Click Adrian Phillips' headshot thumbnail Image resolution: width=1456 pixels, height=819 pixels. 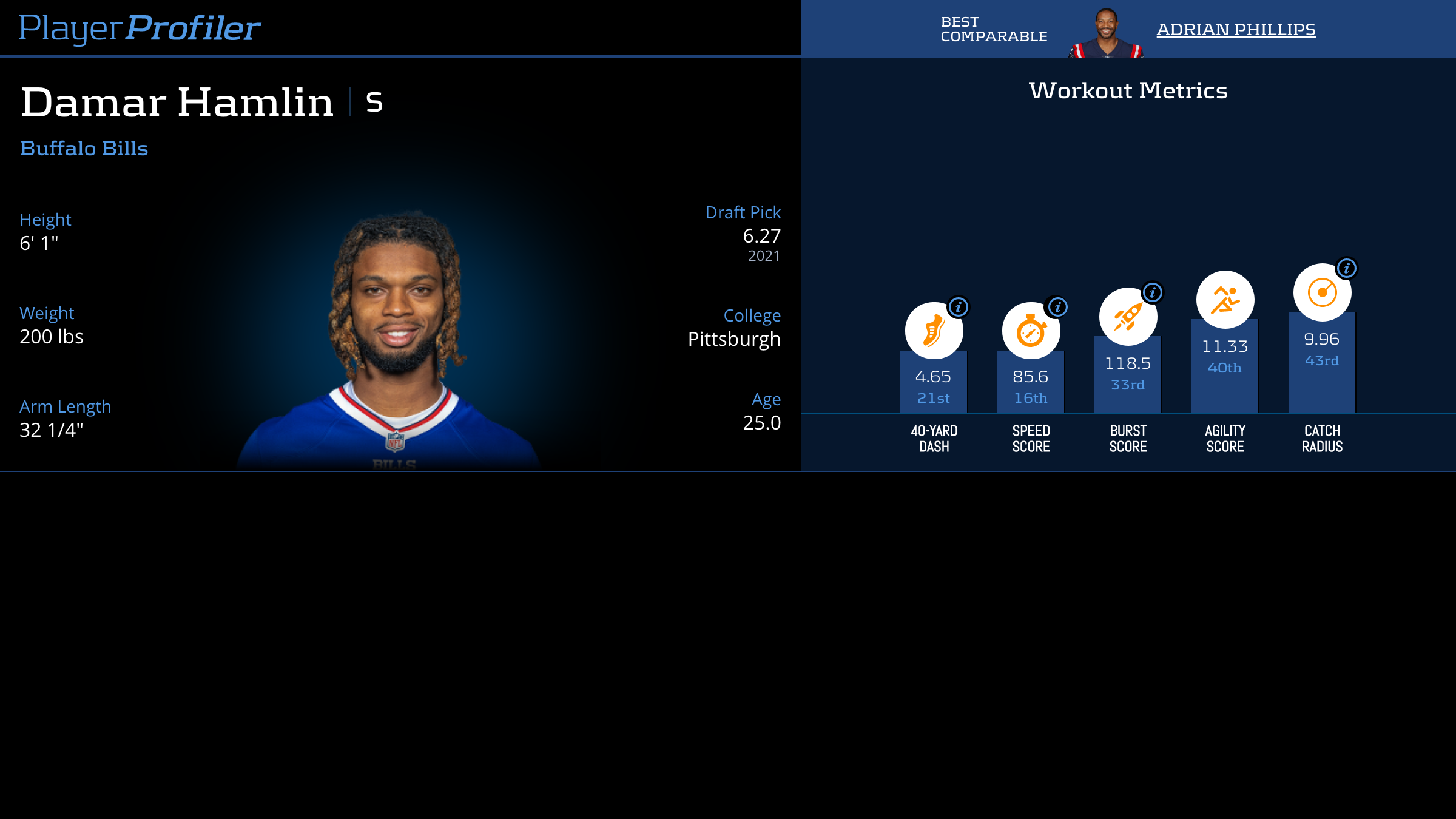tap(1106, 33)
